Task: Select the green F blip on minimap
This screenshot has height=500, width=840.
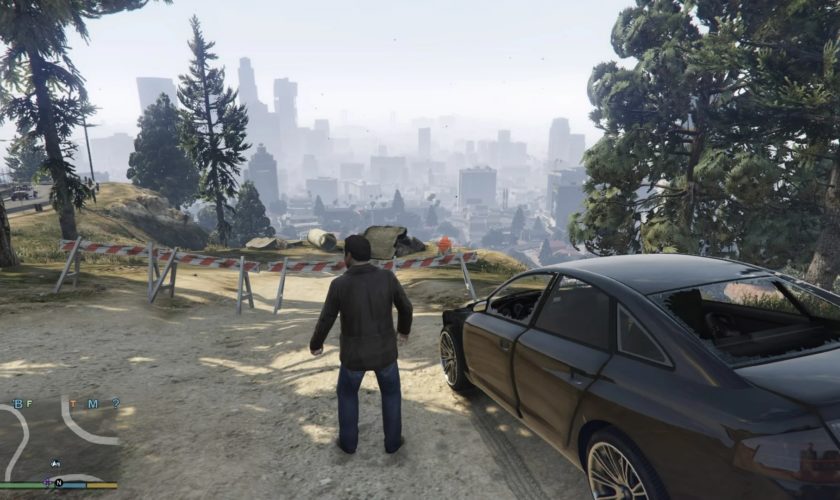Action: point(28,404)
